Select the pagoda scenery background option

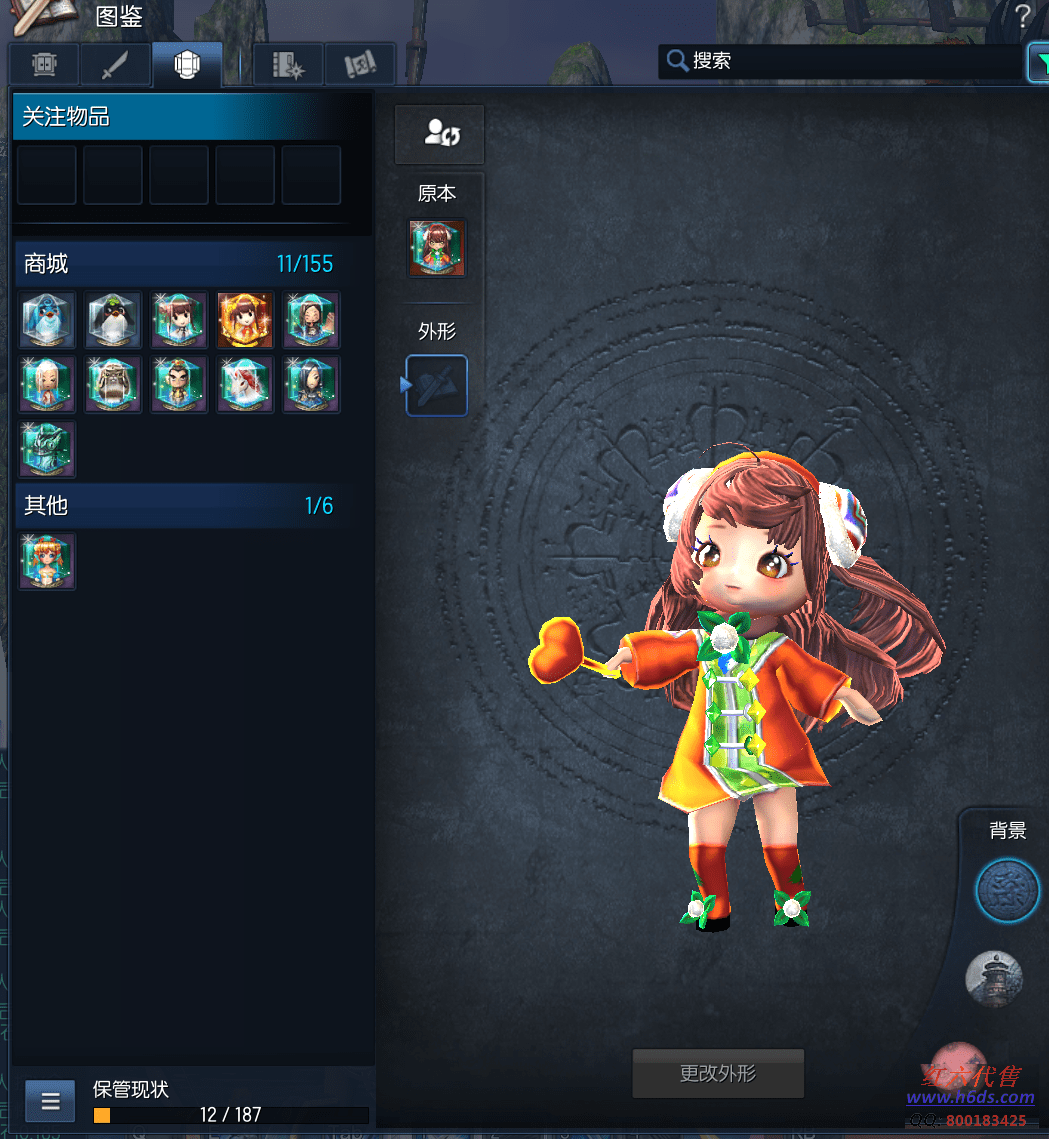pos(994,978)
